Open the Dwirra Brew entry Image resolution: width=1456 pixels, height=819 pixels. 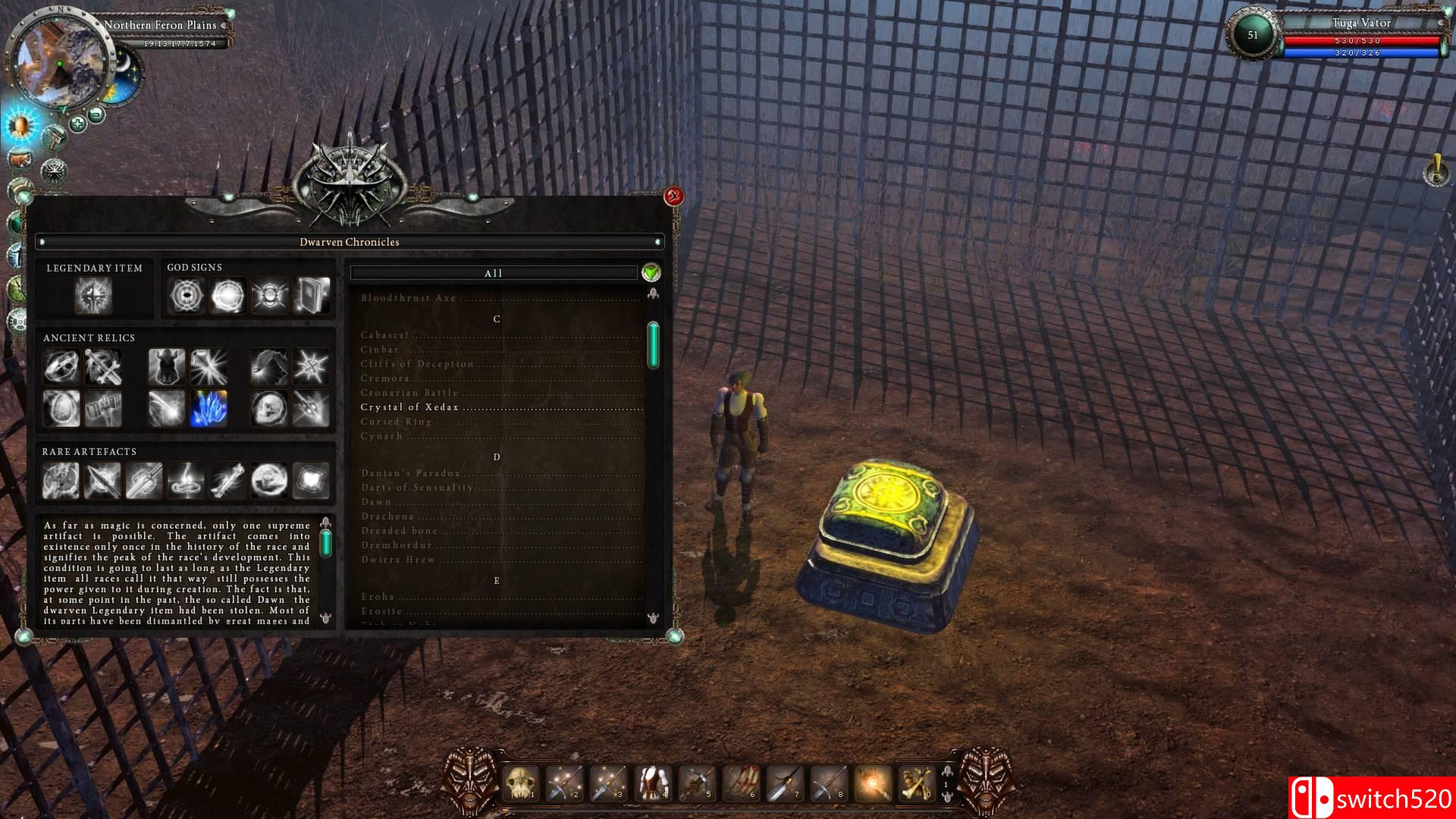coord(398,560)
